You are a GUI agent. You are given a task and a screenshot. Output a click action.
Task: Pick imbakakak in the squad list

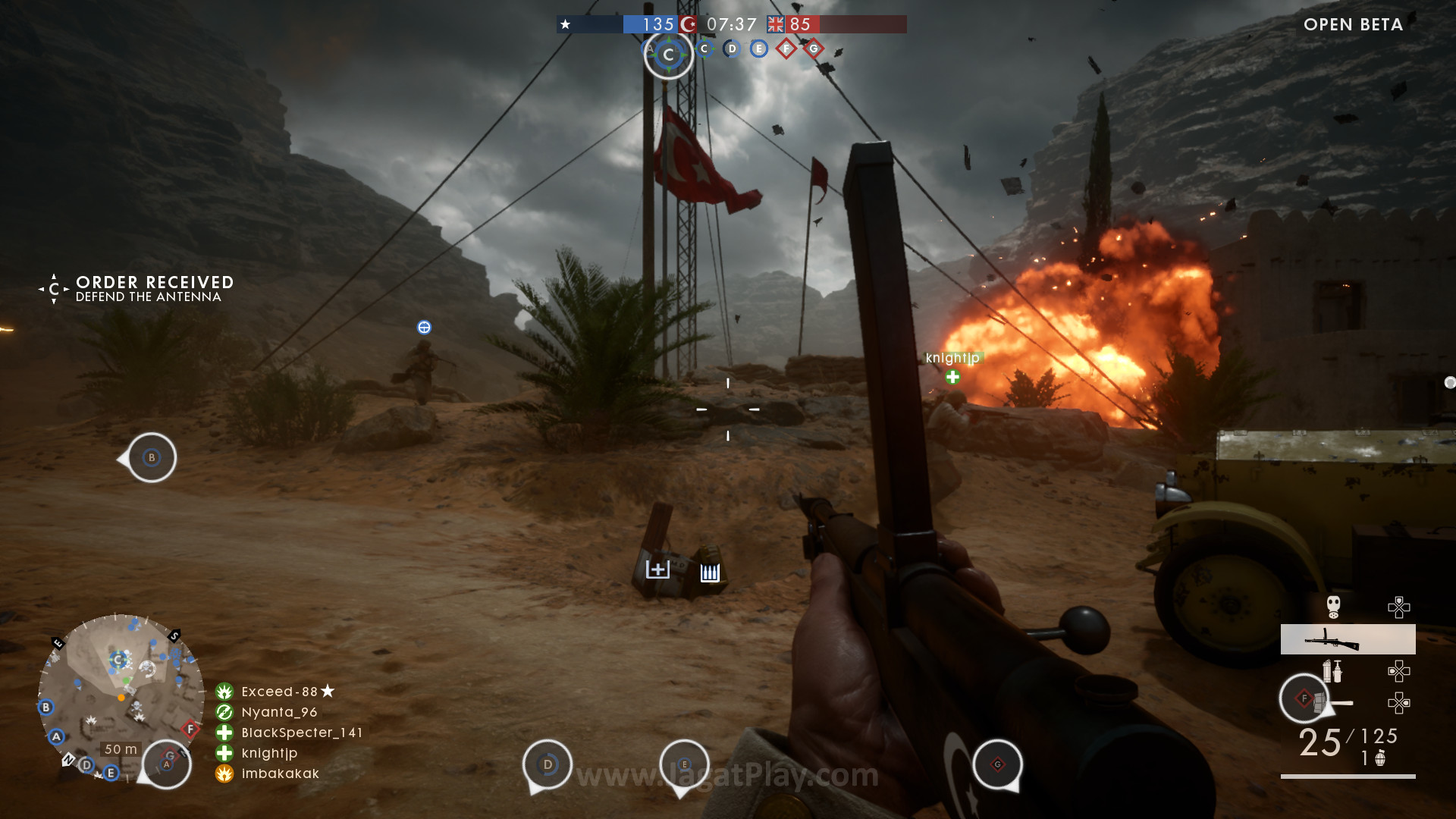[x=279, y=773]
